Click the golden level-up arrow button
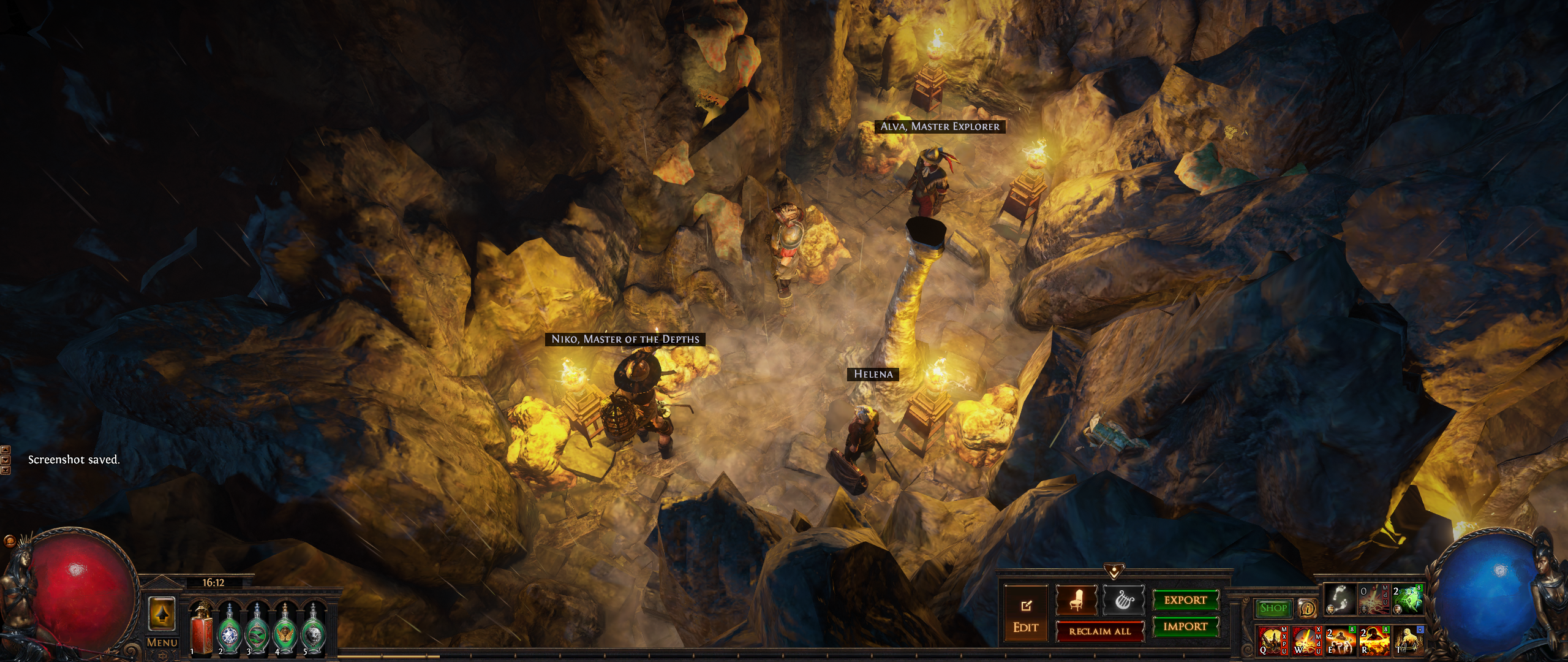 (162, 614)
